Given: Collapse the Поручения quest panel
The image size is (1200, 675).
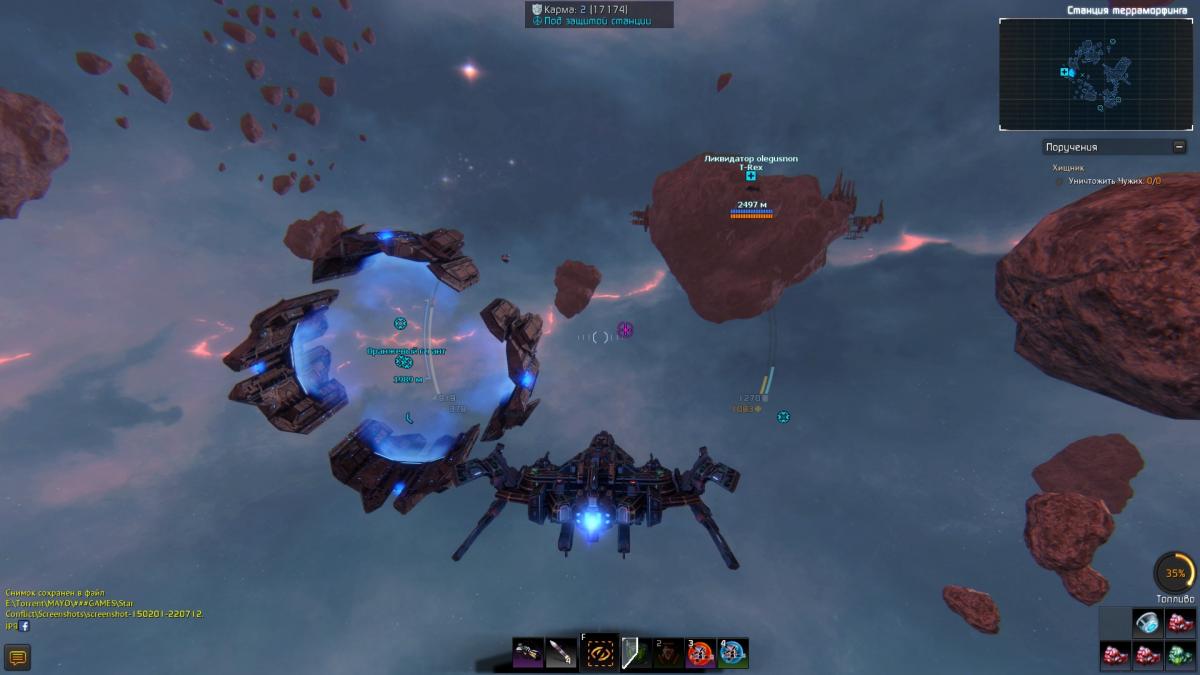Looking at the screenshot, I should (x=1180, y=147).
